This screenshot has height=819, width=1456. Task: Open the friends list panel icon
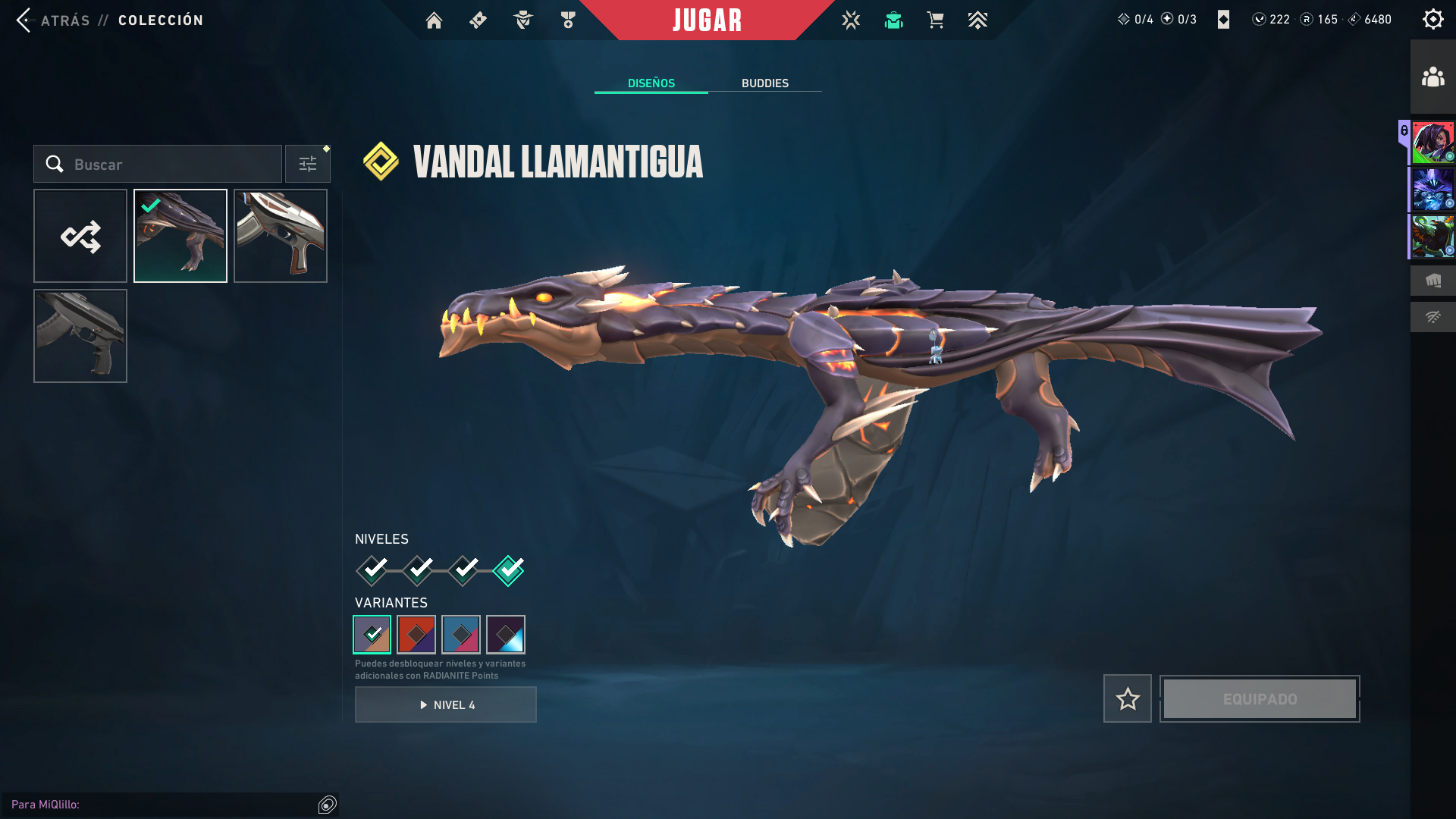[1432, 75]
